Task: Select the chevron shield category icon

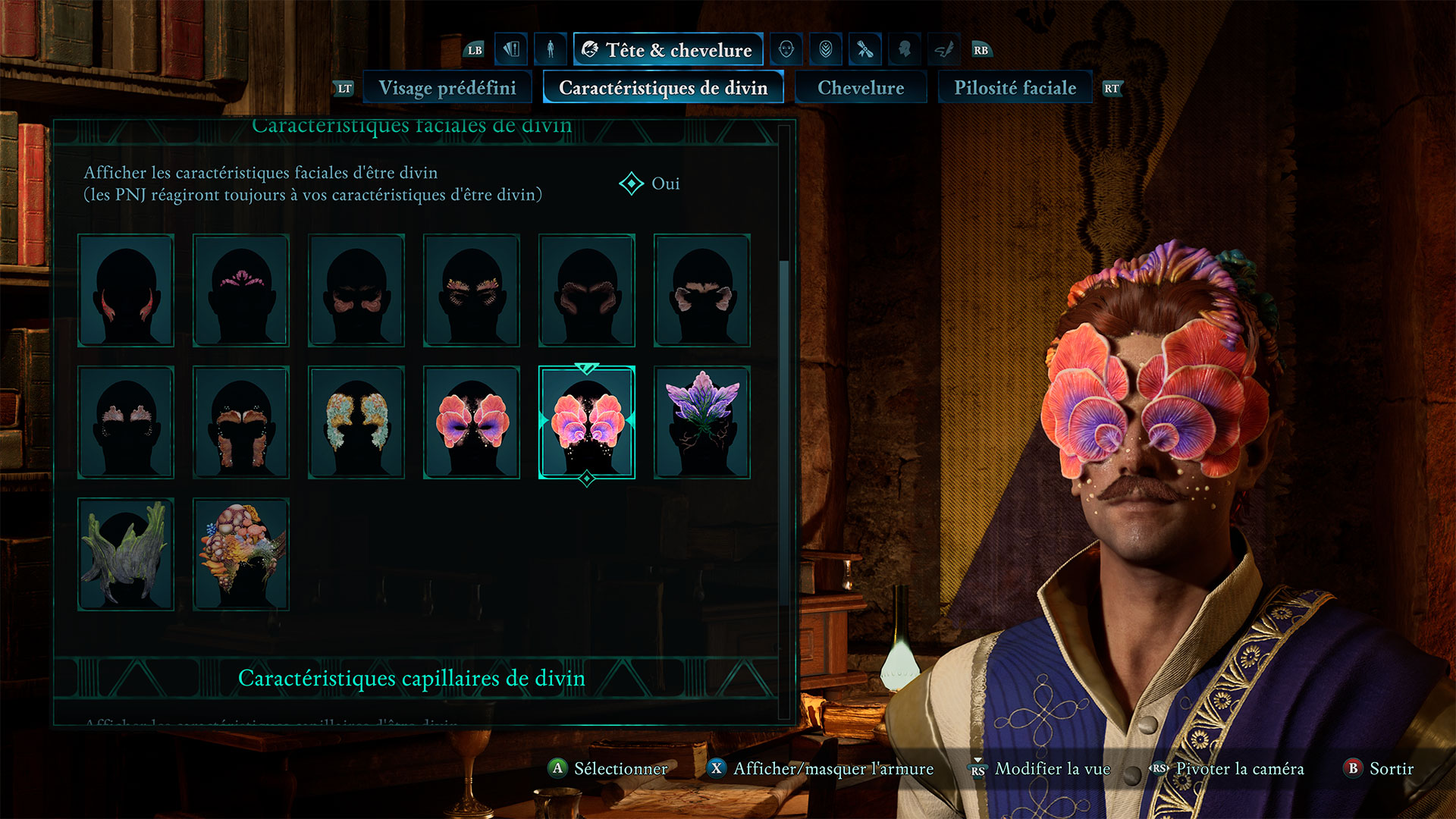Action: click(826, 50)
